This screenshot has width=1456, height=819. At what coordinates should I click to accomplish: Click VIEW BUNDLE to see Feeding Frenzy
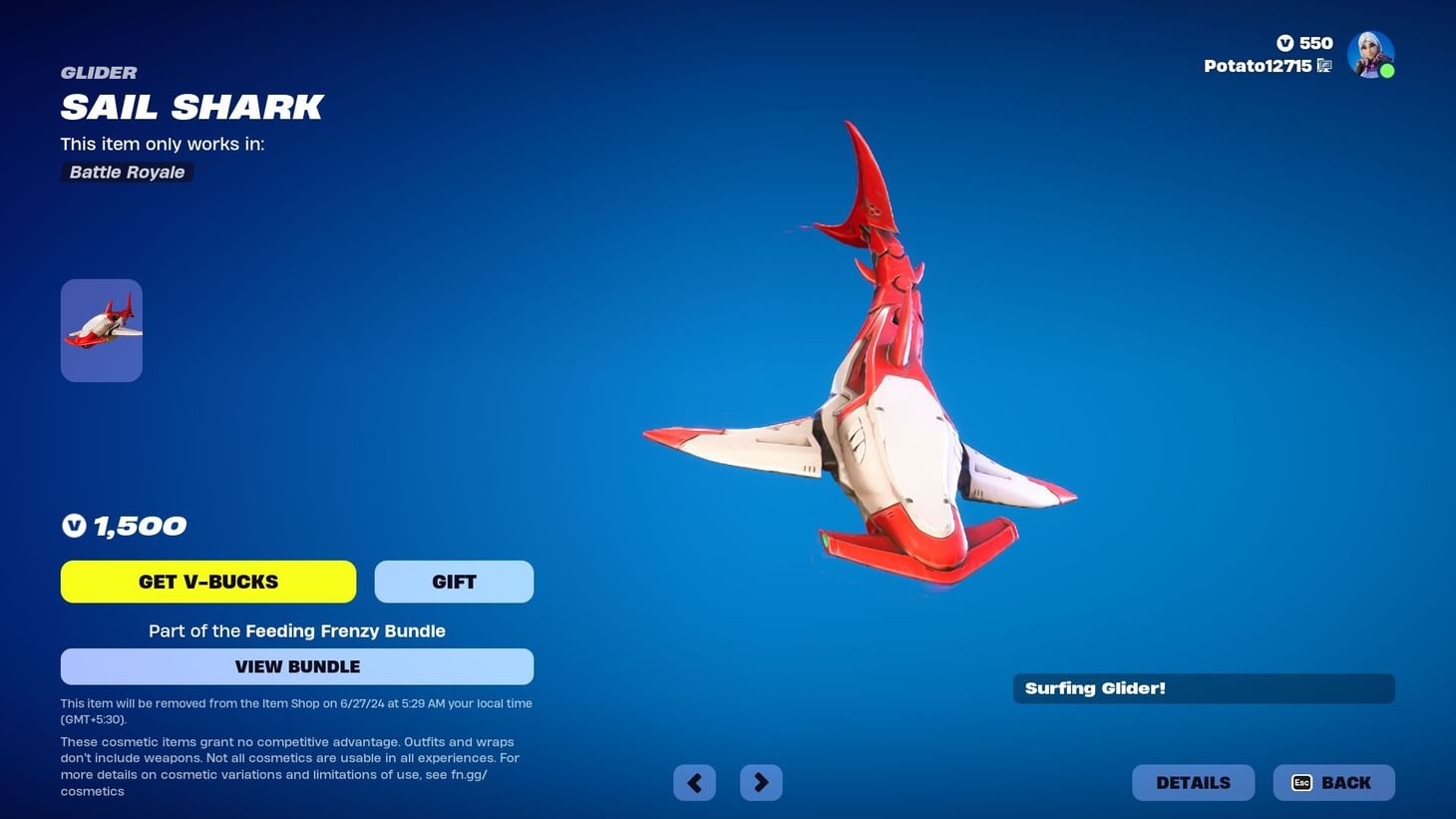[296, 666]
